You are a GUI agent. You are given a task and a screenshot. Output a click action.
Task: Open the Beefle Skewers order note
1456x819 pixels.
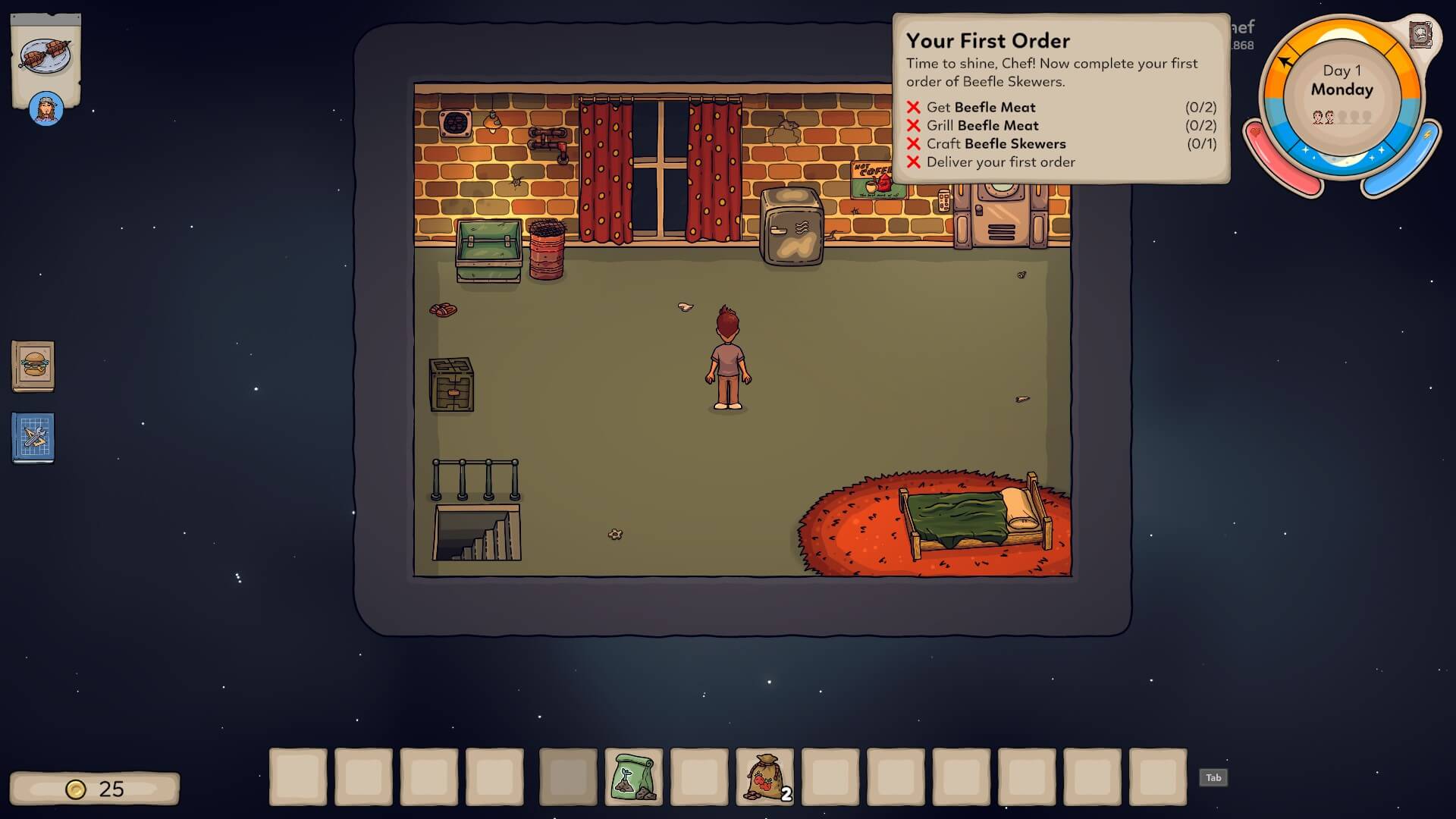pos(45,57)
